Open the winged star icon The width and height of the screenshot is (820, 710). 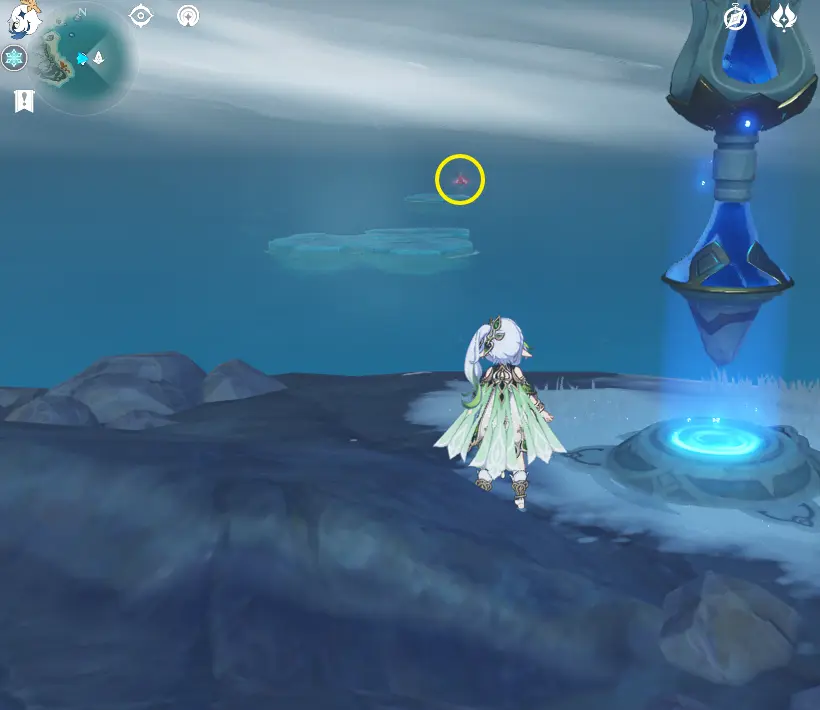783,16
